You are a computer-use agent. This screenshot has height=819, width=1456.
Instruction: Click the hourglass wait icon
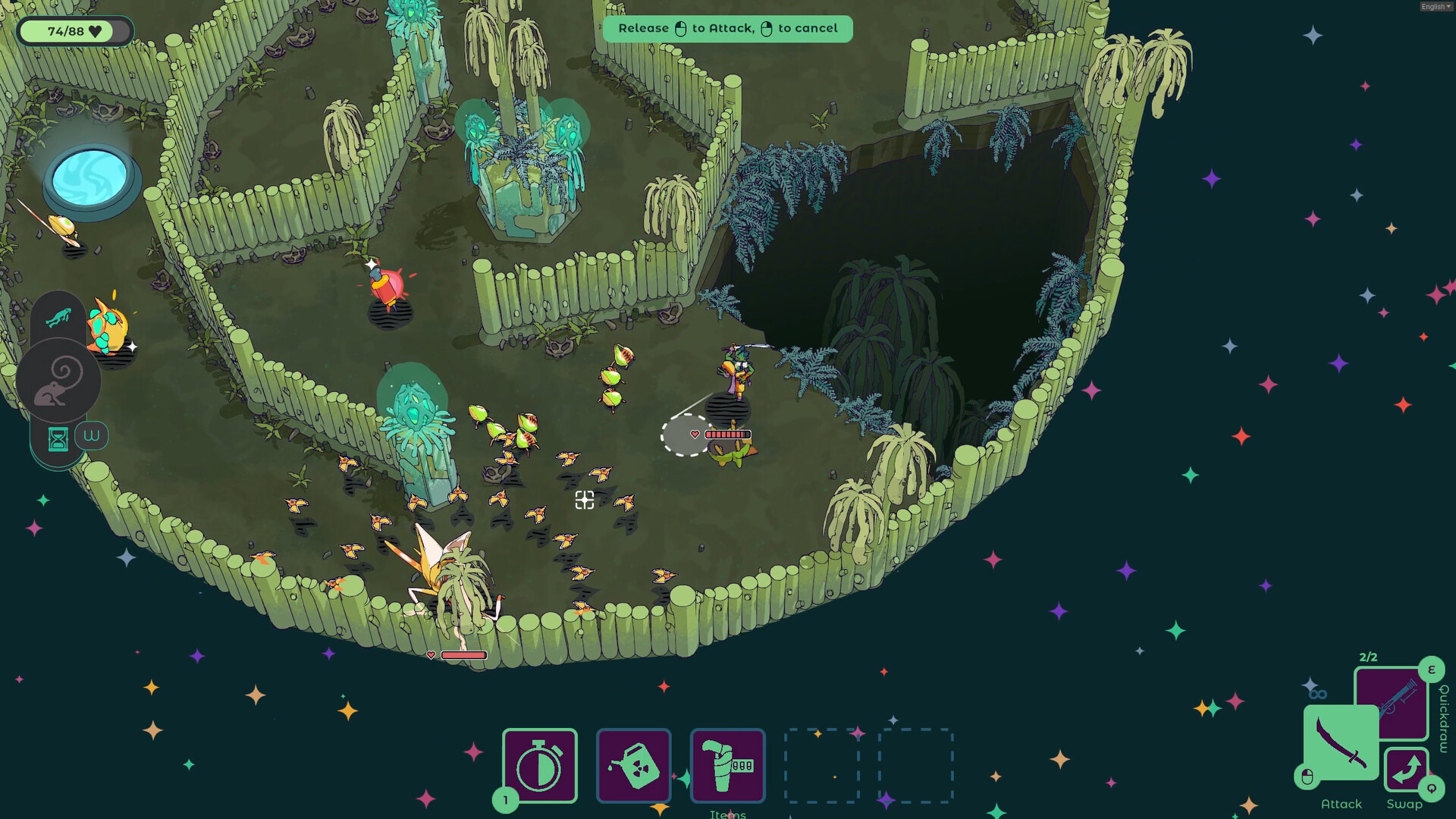pyautogui.click(x=58, y=438)
